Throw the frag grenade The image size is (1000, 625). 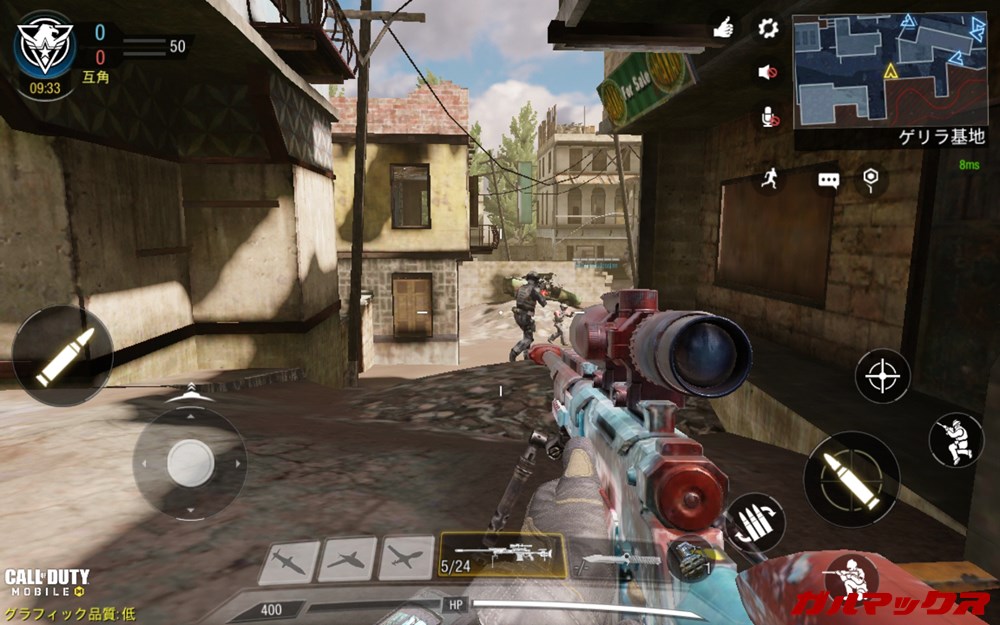tap(692, 559)
